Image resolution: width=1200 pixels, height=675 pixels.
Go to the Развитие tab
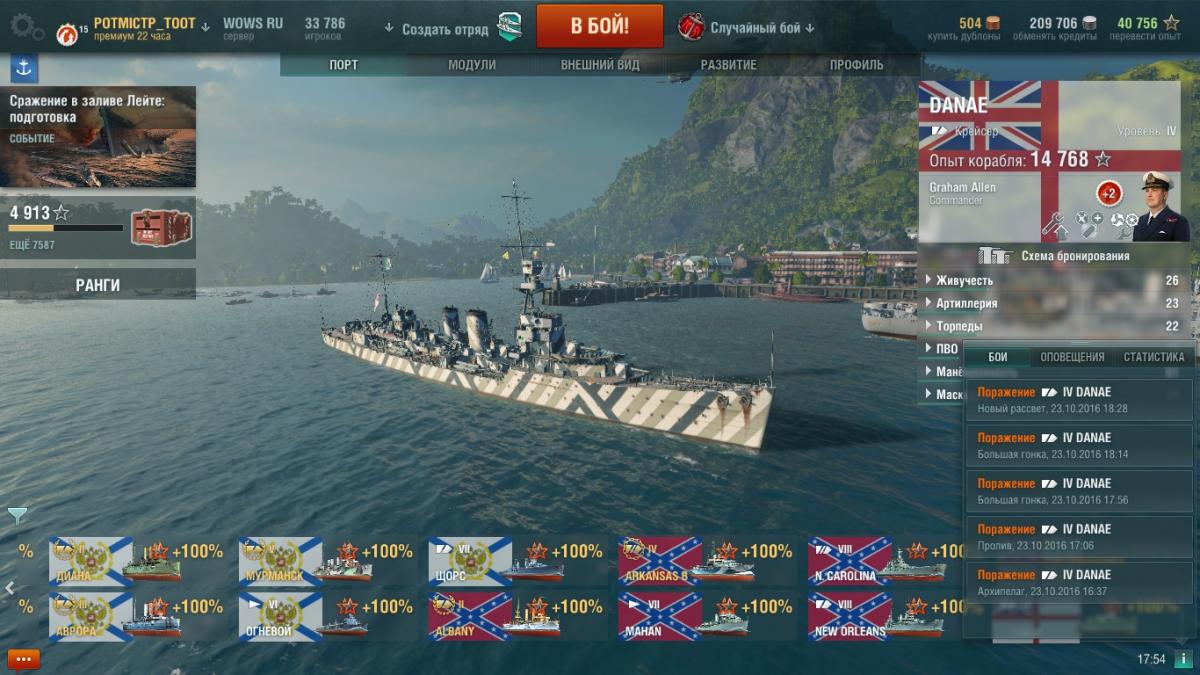click(728, 65)
